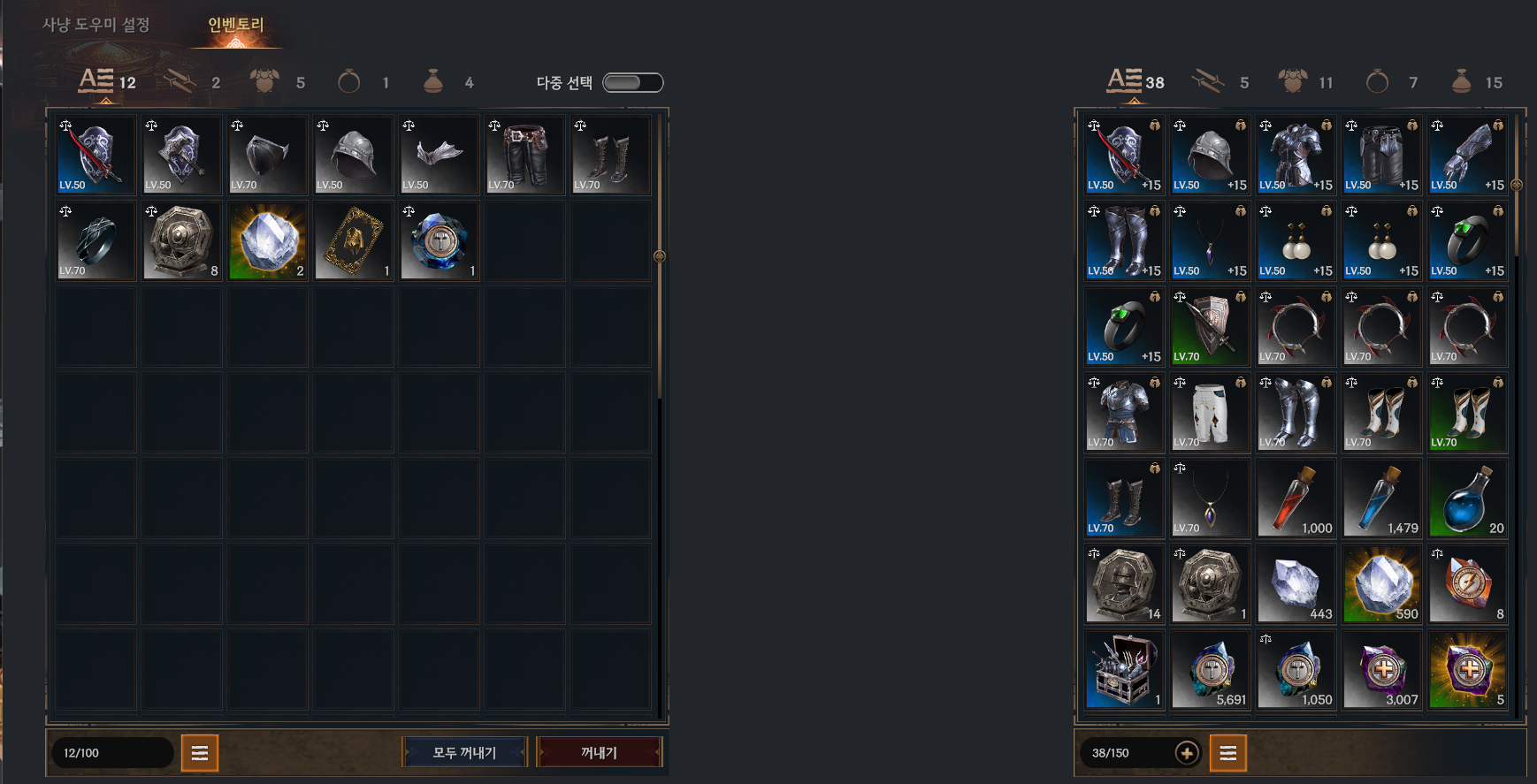Expand inventory capacity with the plus button
This screenshot has width=1537, height=784.
(x=1187, y=753)
